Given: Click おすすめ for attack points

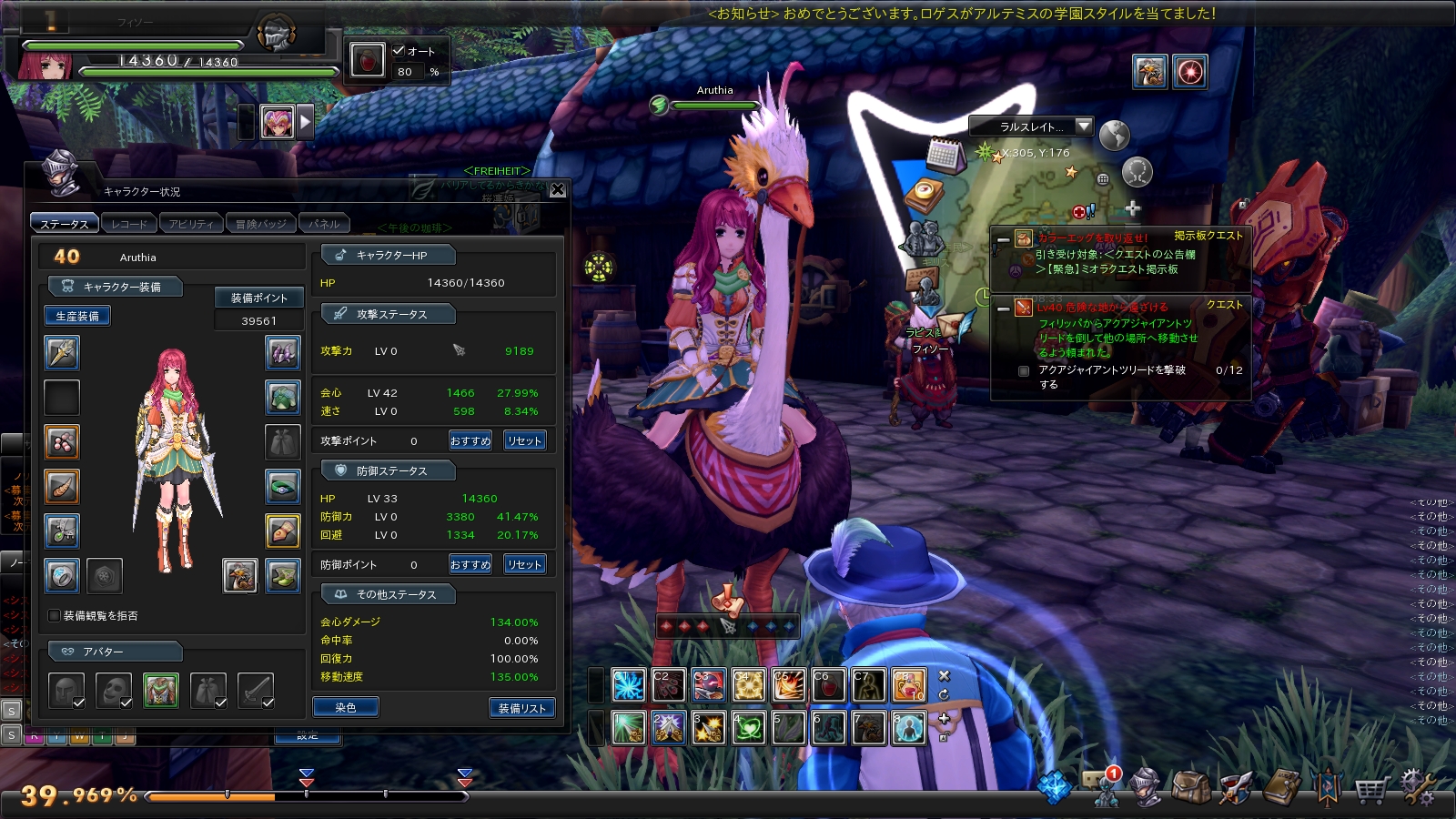Looking at the screenshot, I should click(x=470, y=440).
